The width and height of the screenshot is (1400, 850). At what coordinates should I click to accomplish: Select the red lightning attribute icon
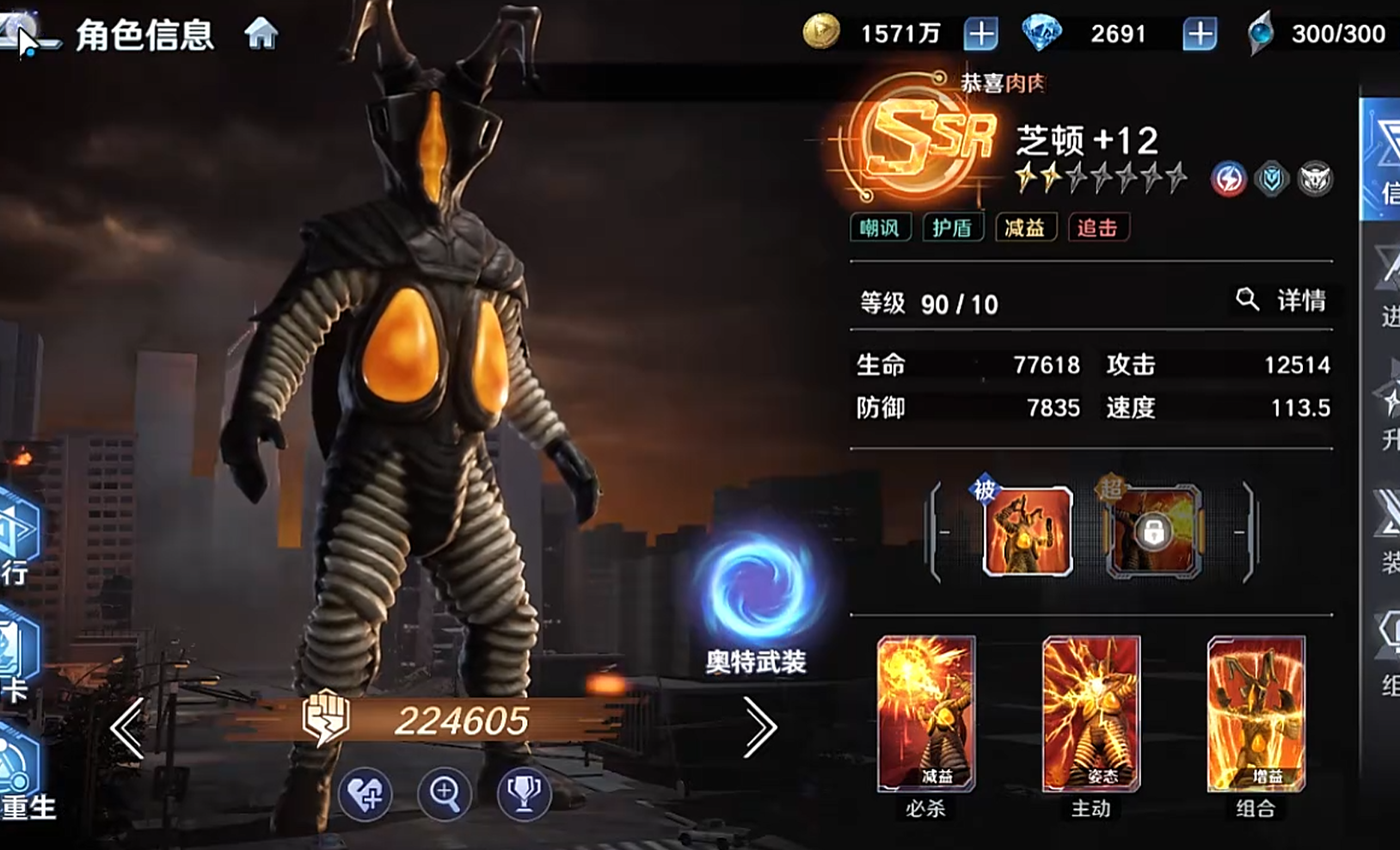[x=1228, y=179]
